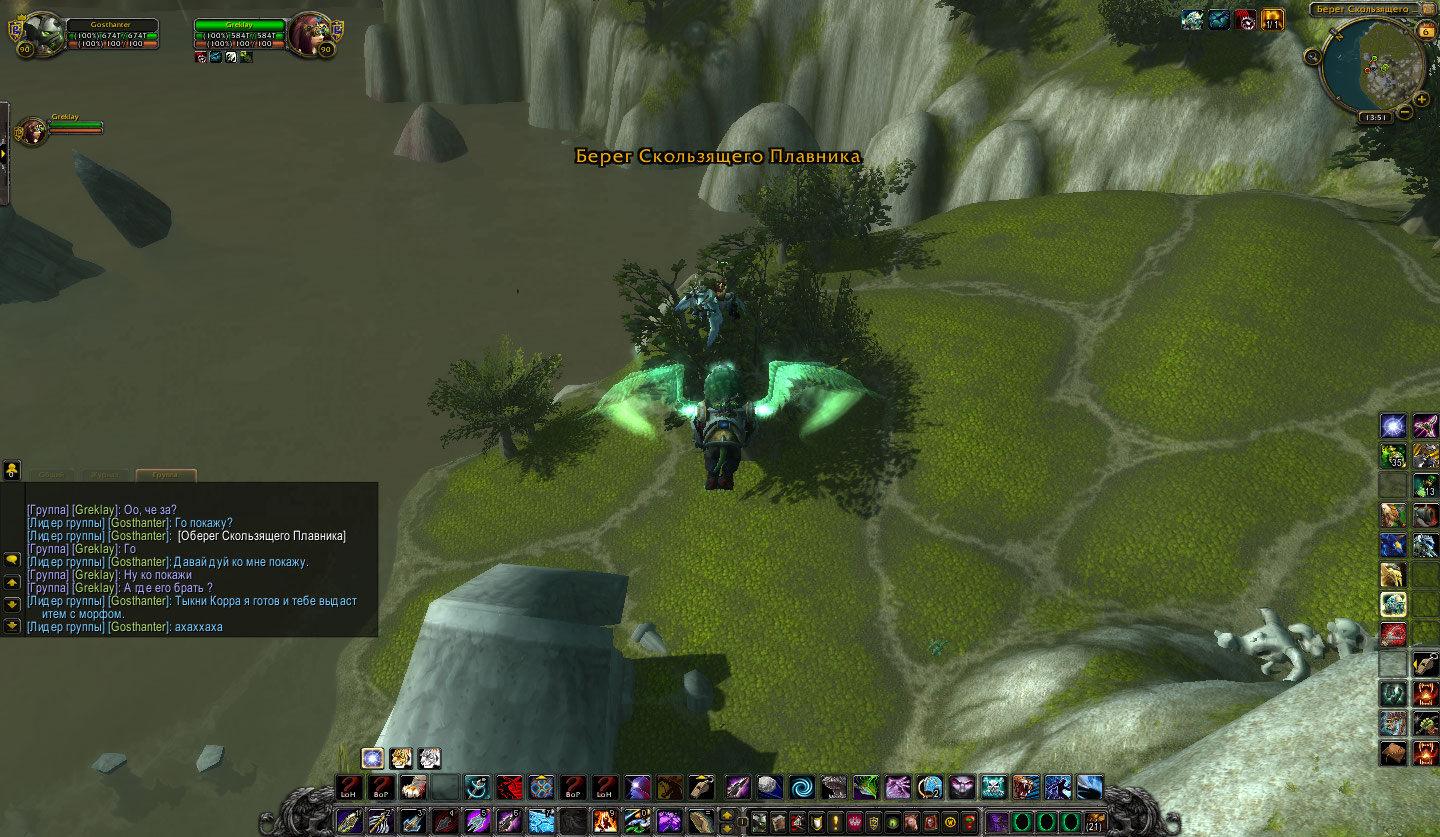Click the action bar page-up arrow
Screen dimensions: 1440x837
[727, 815]
